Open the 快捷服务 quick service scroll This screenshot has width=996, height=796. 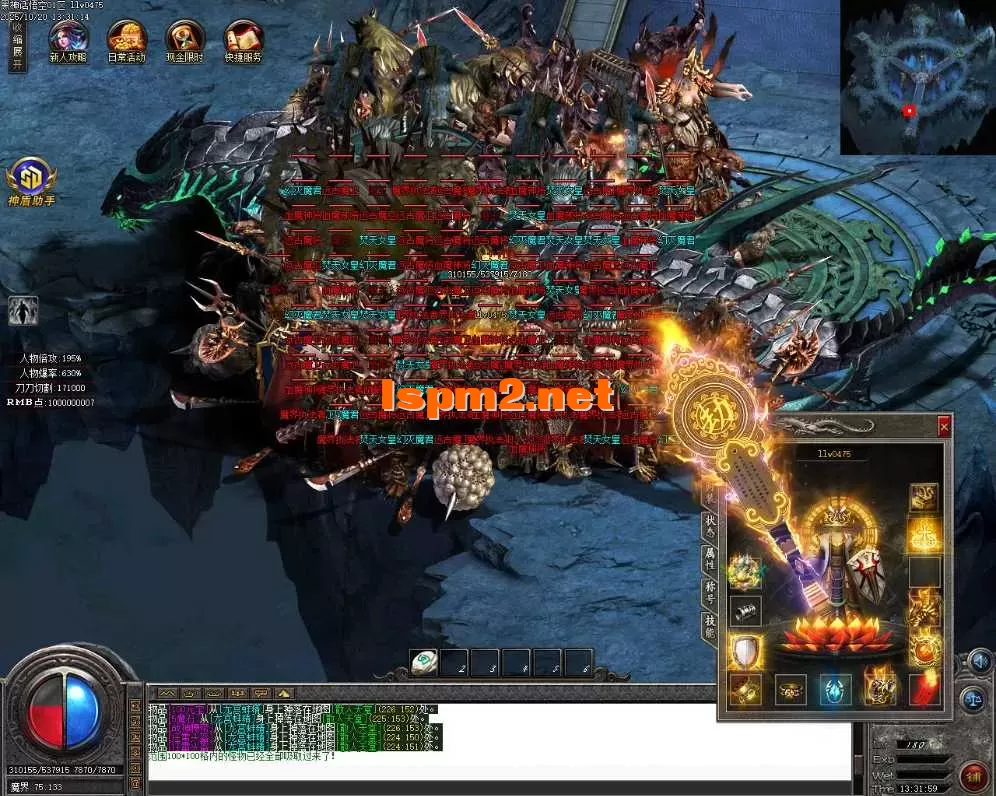(243, 39)
